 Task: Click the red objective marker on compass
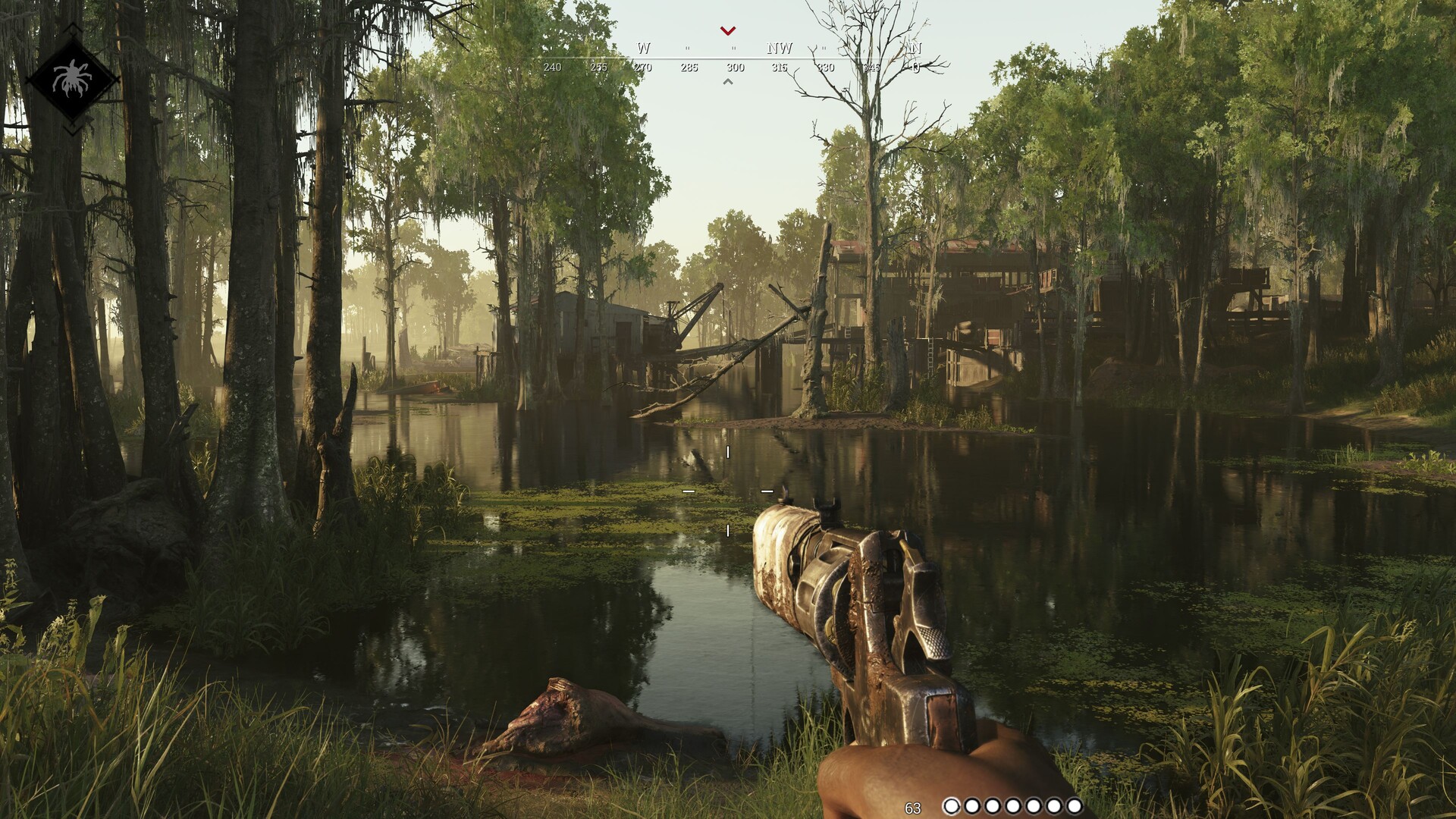coord(728,31)
